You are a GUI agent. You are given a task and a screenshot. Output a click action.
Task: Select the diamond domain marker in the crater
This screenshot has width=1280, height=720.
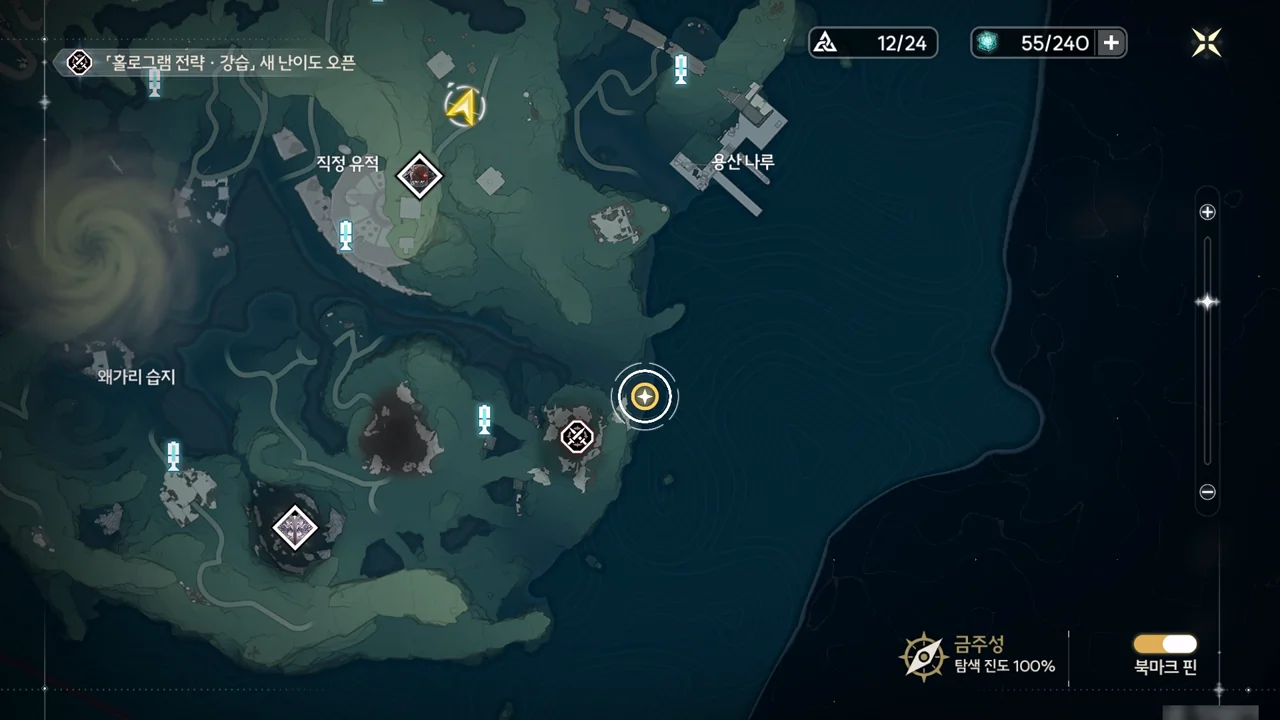[295, 527]
